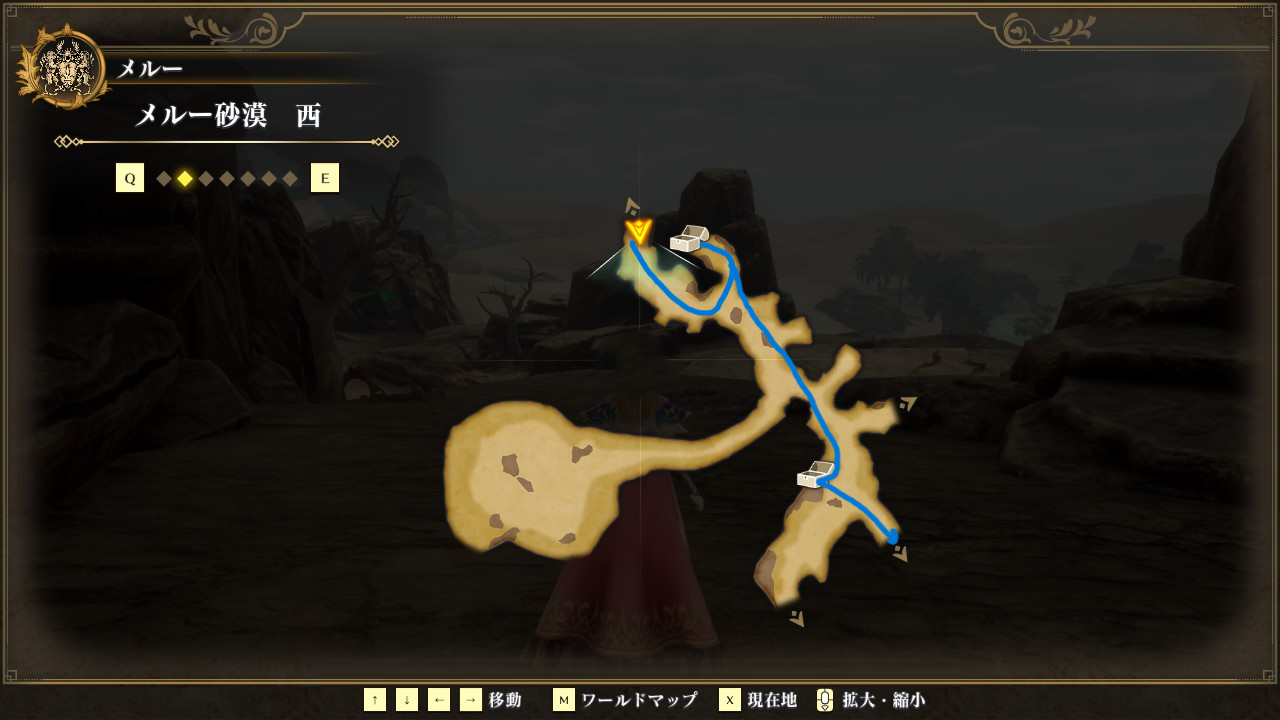The height and width of the screenshot is (720, 1280).
Task: Click the orange player location marker
Action: pyautogui.click(x=638, y=233)
